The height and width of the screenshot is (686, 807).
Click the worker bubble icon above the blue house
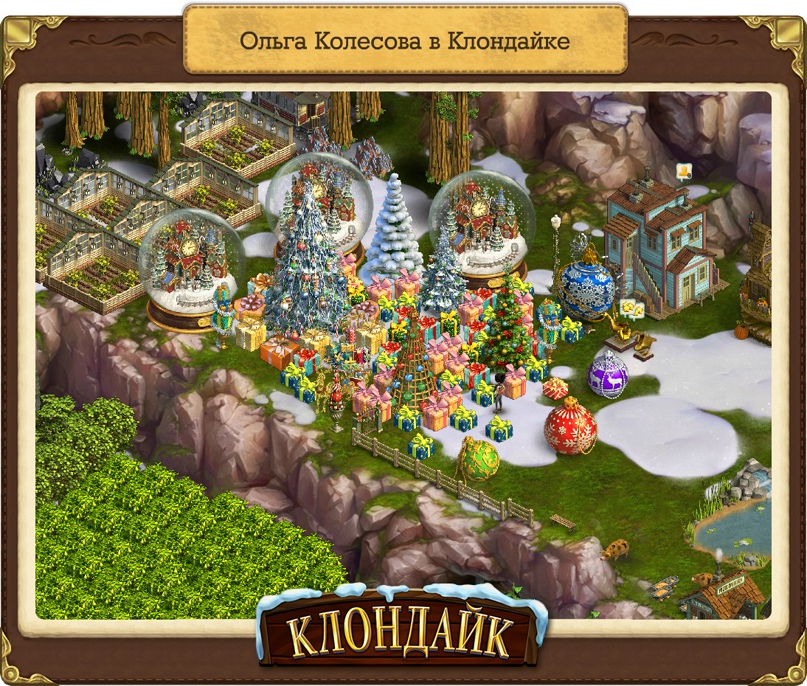tap(685, 171)
